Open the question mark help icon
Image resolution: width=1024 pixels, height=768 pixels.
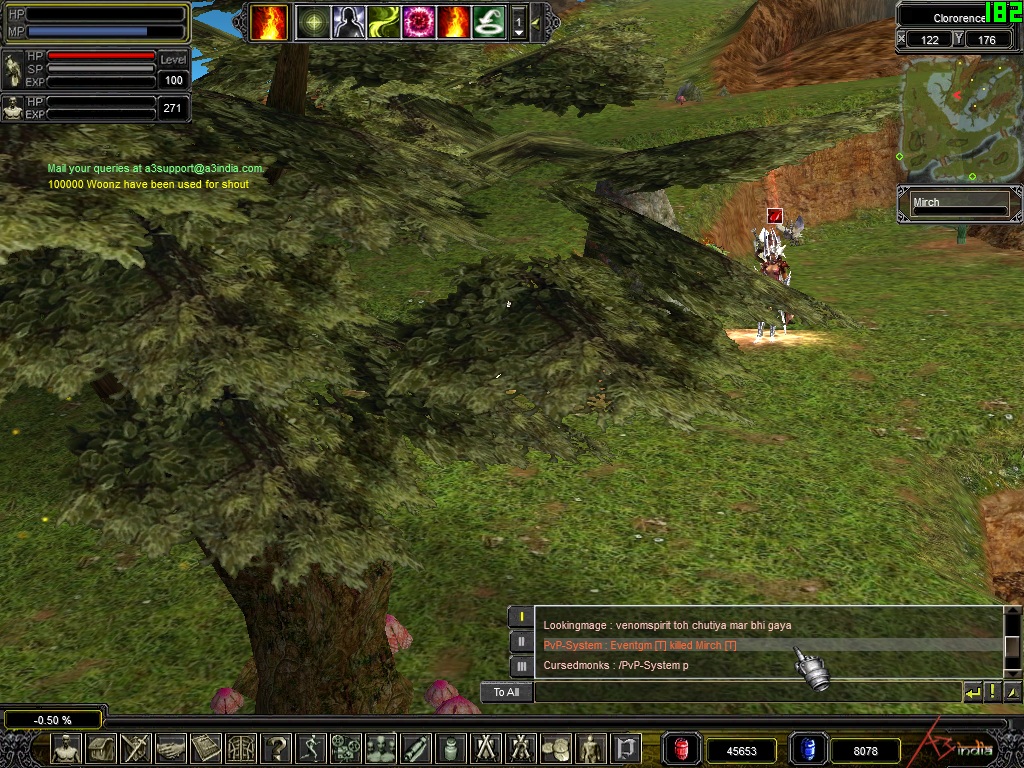click(x=276, y=748)
